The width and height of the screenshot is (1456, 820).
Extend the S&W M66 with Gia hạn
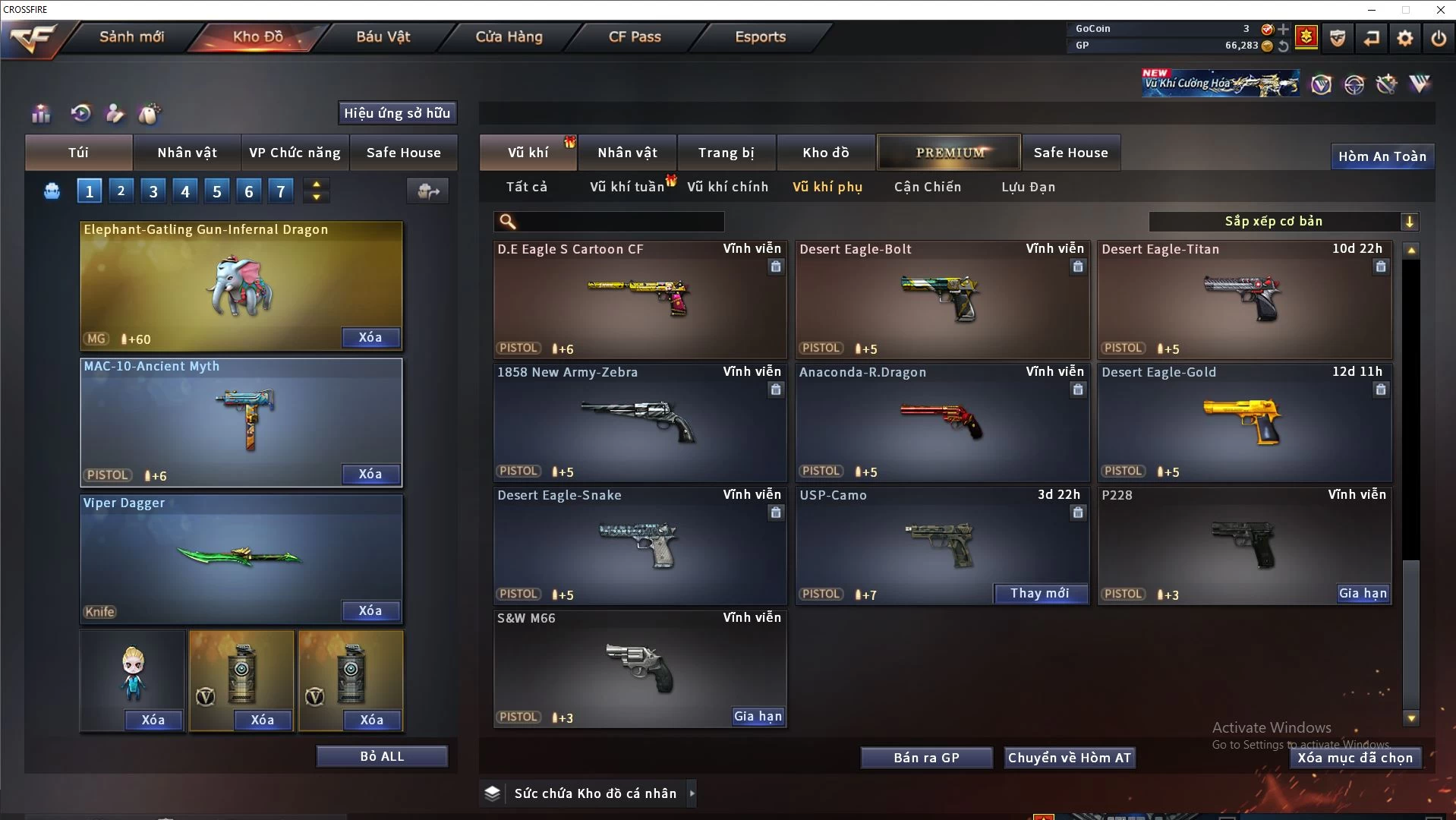tap(758, 716)
